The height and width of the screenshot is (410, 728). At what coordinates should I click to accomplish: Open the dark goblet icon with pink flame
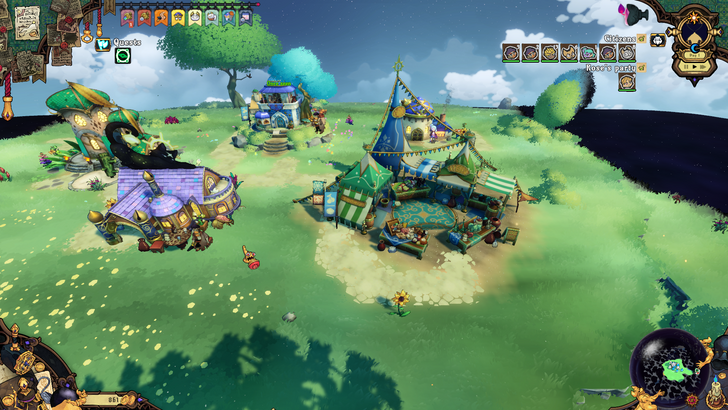click(x=634, y=14)
